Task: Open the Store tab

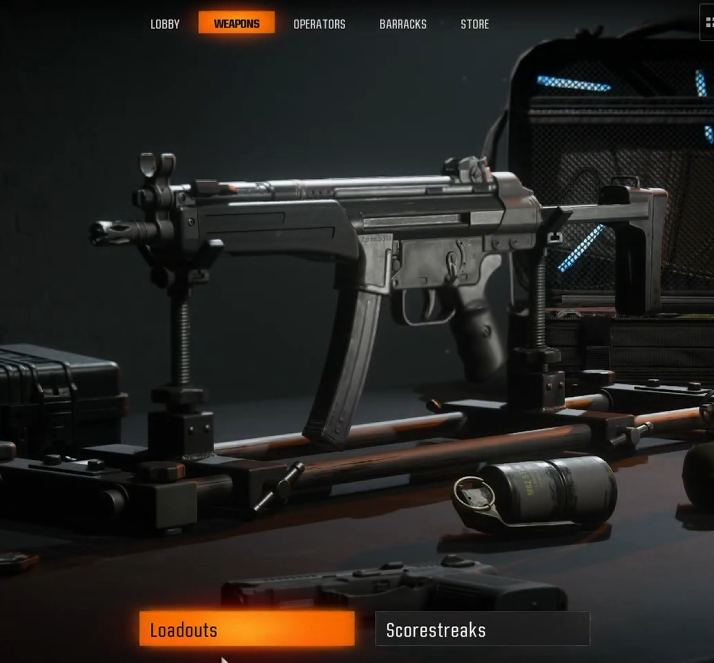Action: tap(475, 24)
